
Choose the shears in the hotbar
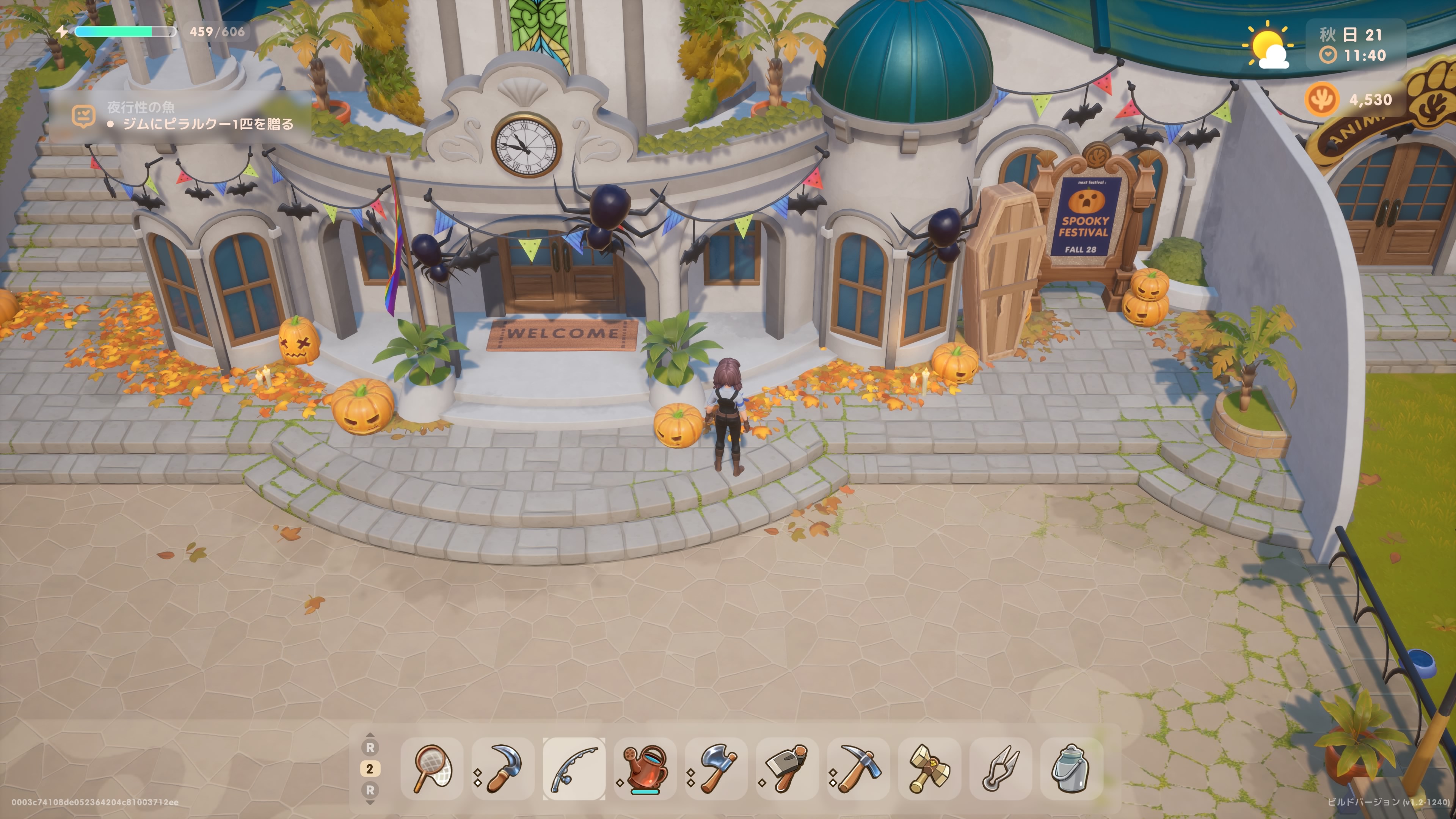pos(1000,768)
